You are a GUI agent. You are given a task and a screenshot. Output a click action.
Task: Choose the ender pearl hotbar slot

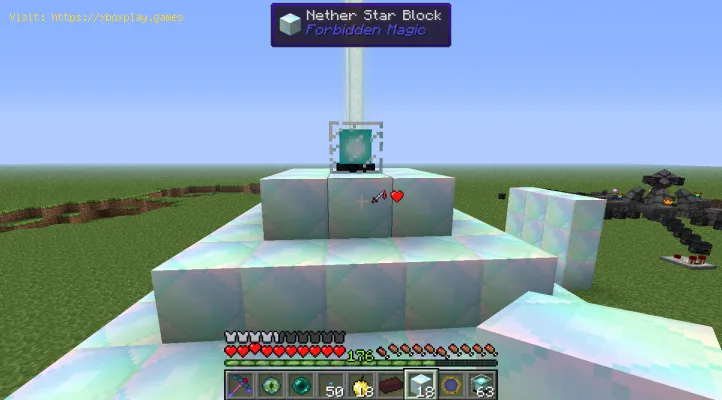pyautogui.click(x=298, y=385)
